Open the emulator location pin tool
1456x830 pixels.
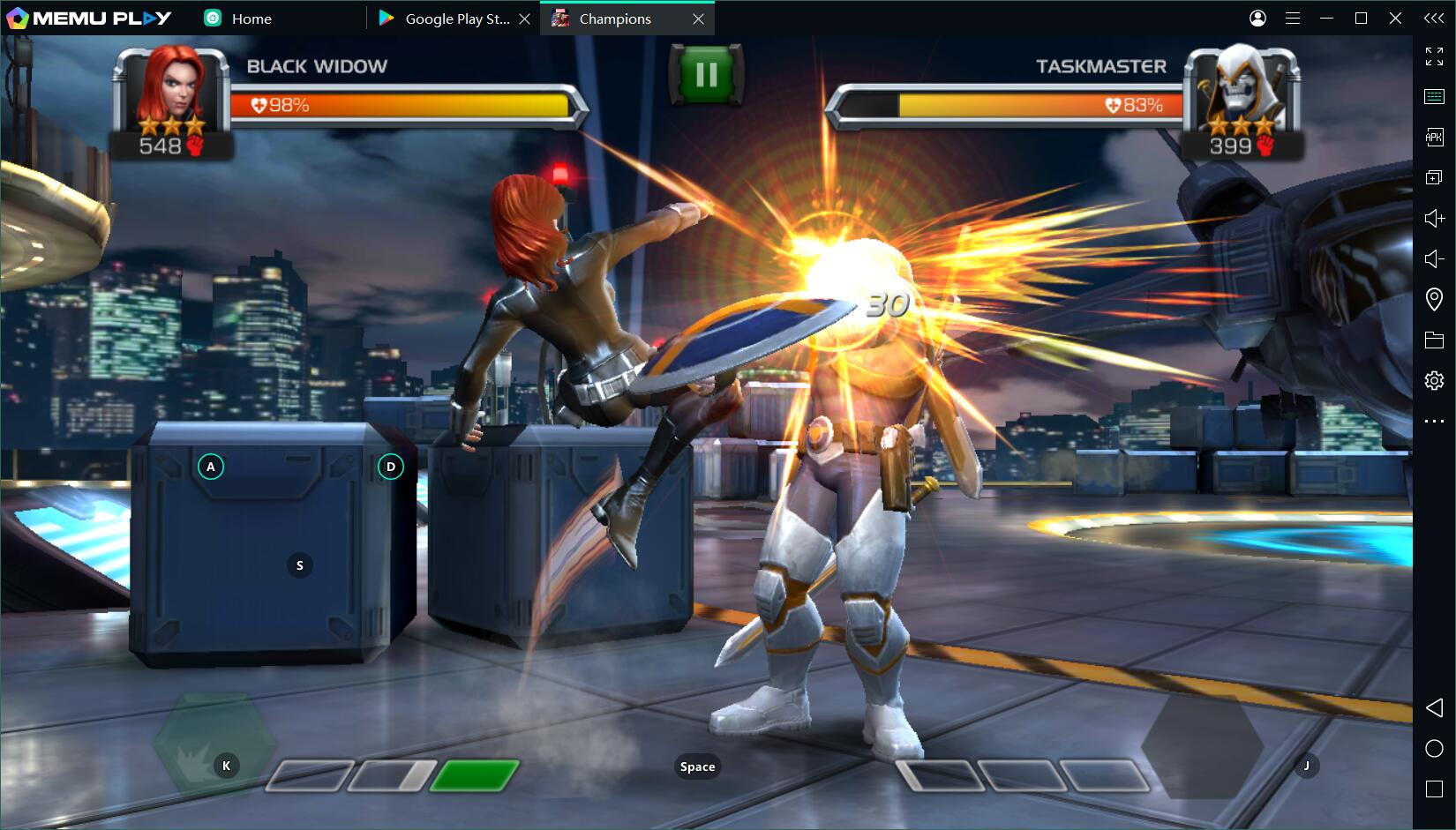pyautogui.click(x=1434, y=300)
